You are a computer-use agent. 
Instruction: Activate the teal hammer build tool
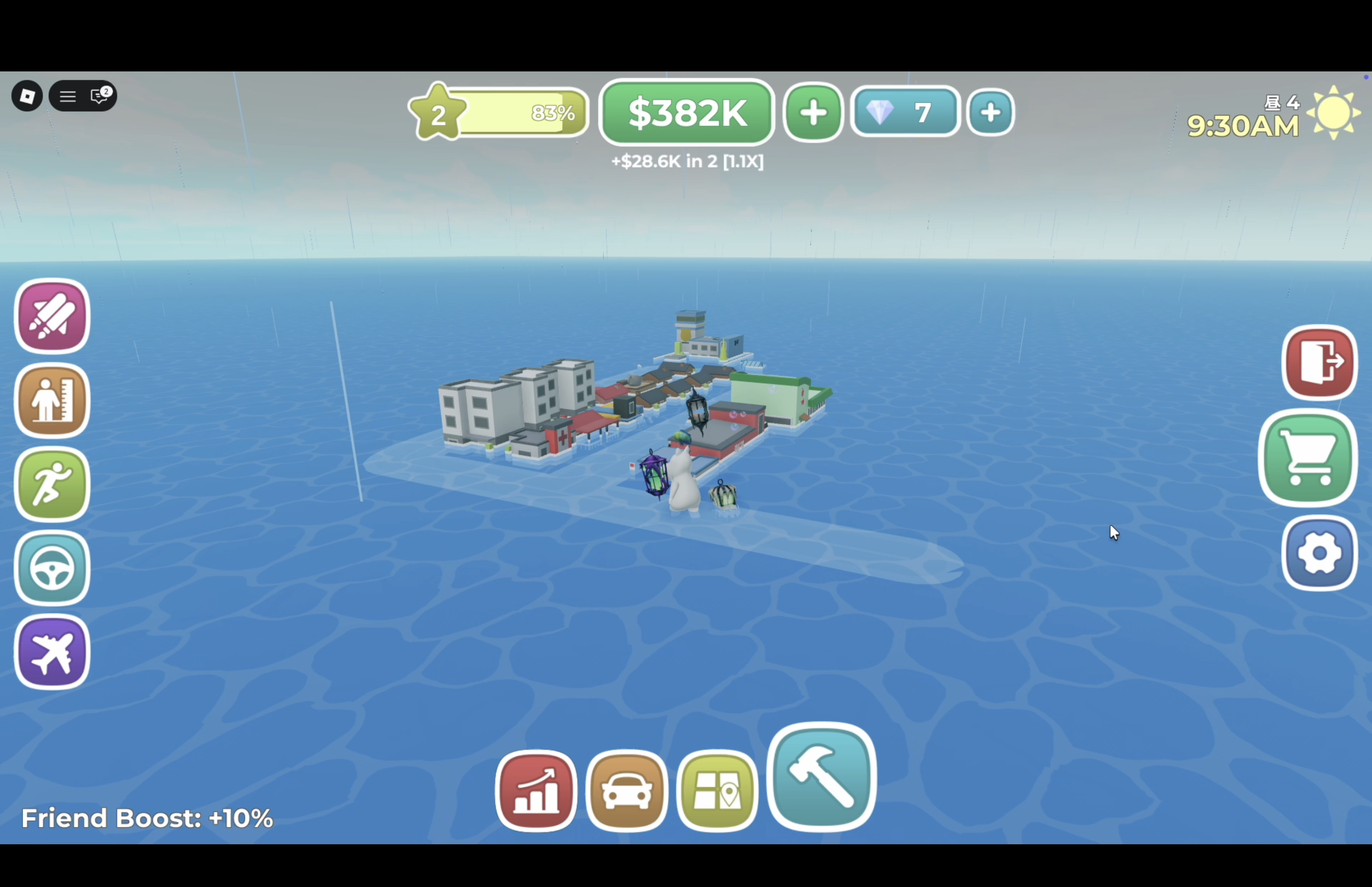coord(821,777)
